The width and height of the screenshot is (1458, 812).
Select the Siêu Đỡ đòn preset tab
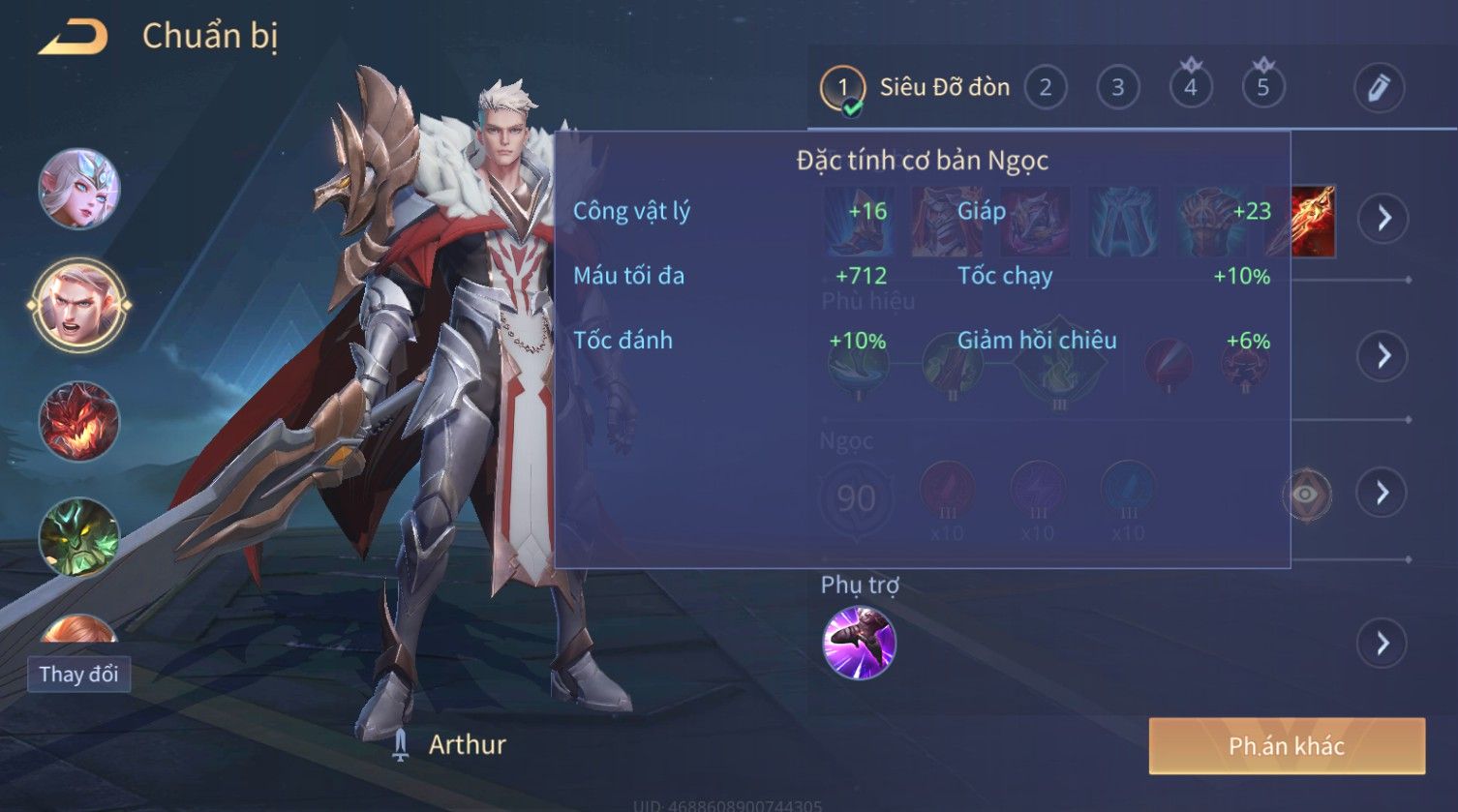[x=914, y=88]
